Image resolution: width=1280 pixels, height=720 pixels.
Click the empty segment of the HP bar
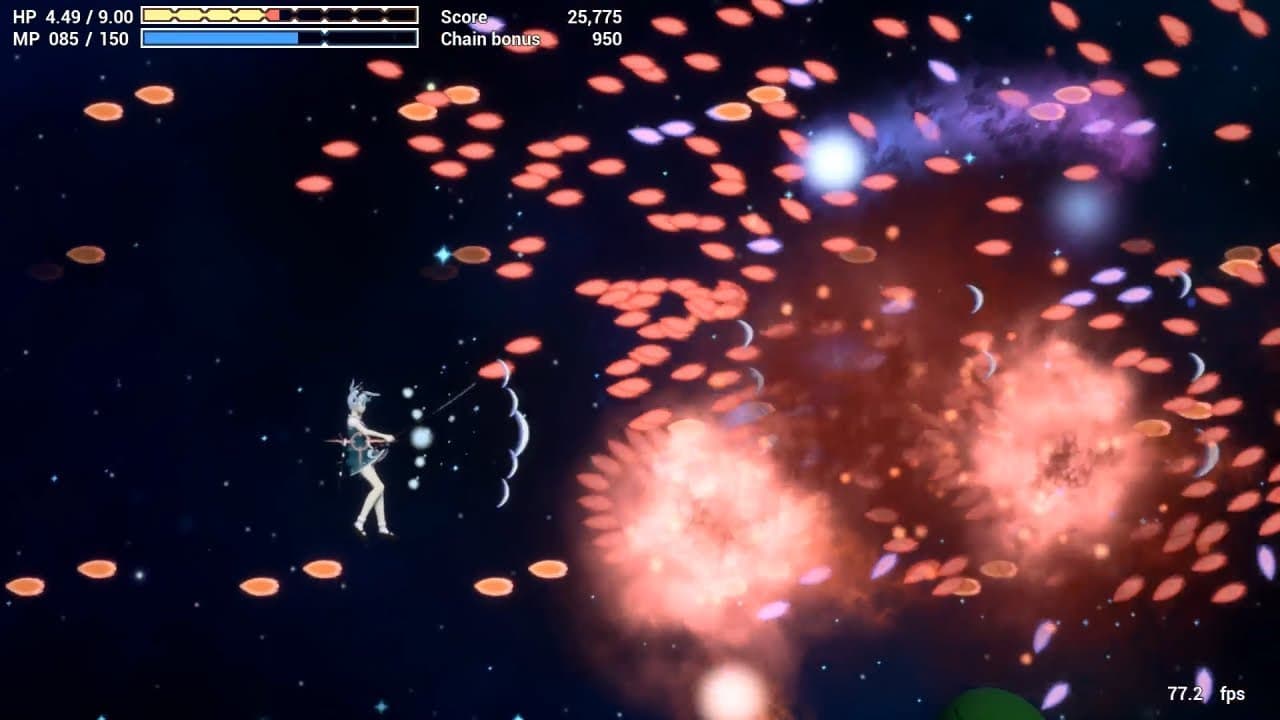[x=350, y=15]
